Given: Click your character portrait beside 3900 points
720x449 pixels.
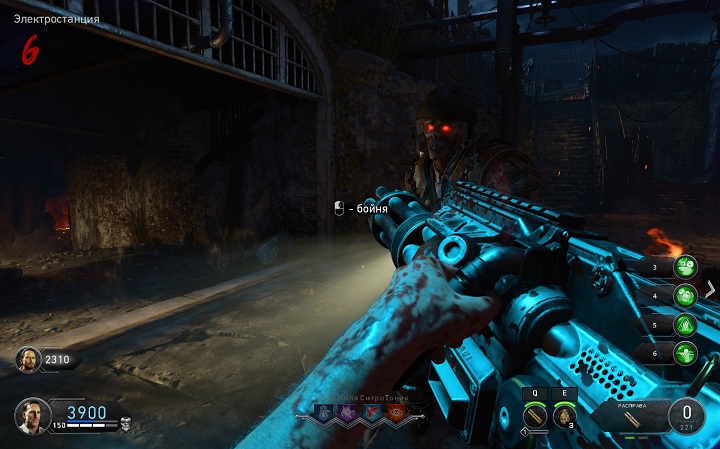Looking at the screenshot, I should 30,414.
